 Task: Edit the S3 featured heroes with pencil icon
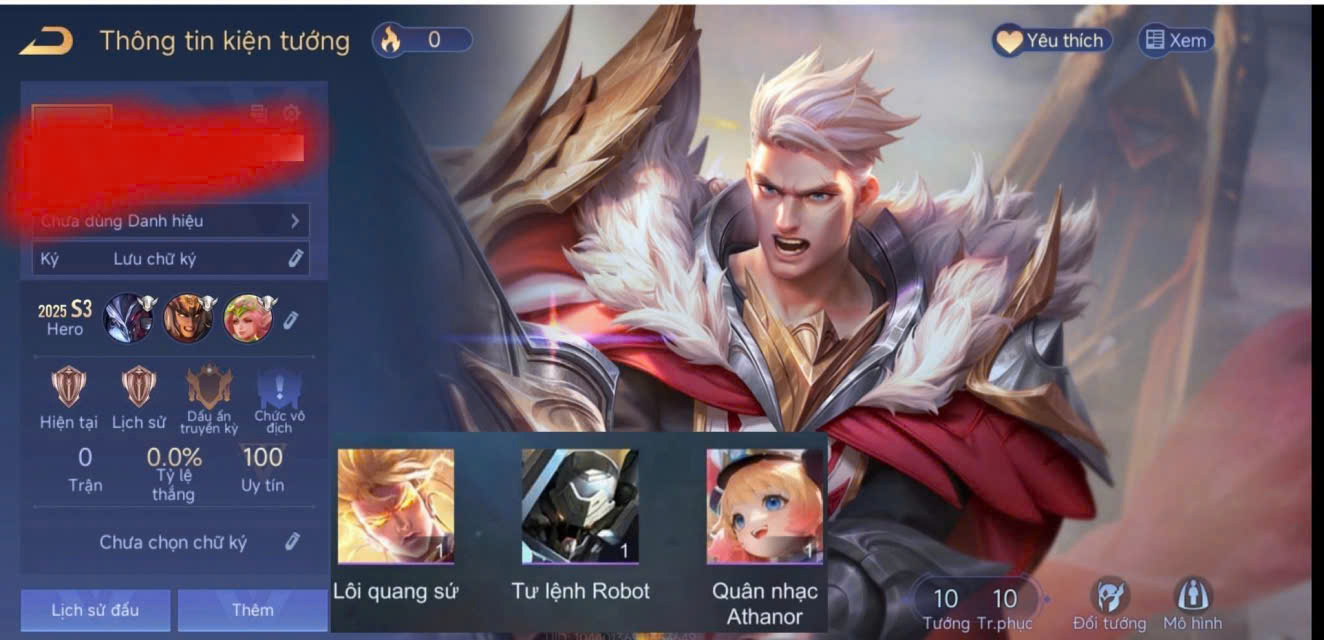point(291,320)
